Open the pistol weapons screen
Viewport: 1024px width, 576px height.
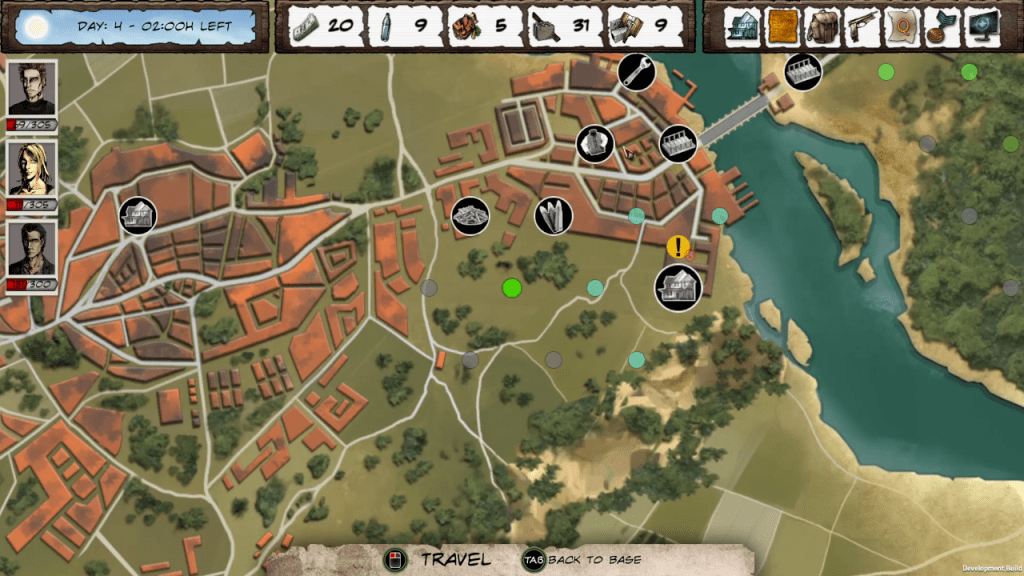863,26
